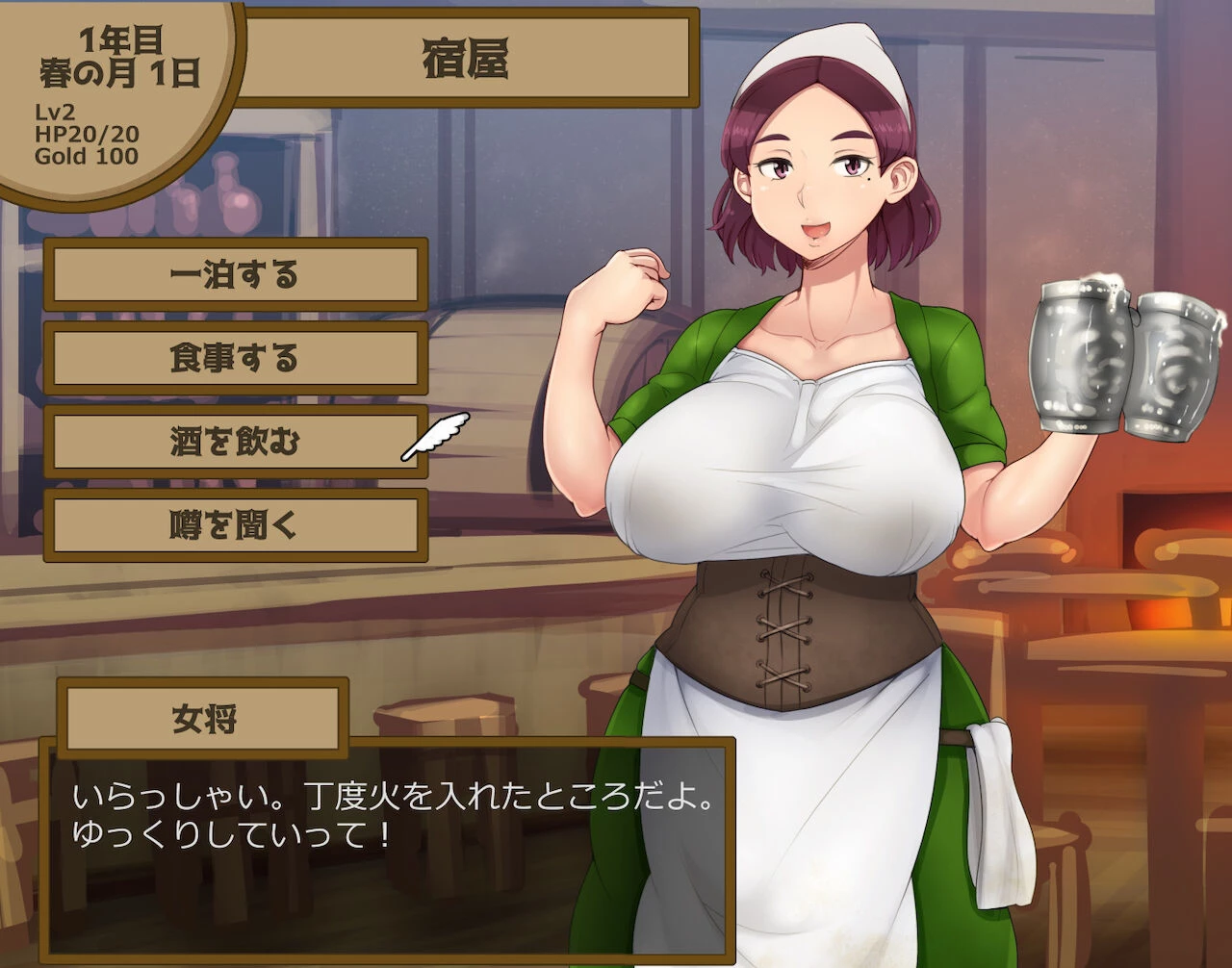Select the 食事する meal option
Screen dimensions: 1232x968
point(235,359)
